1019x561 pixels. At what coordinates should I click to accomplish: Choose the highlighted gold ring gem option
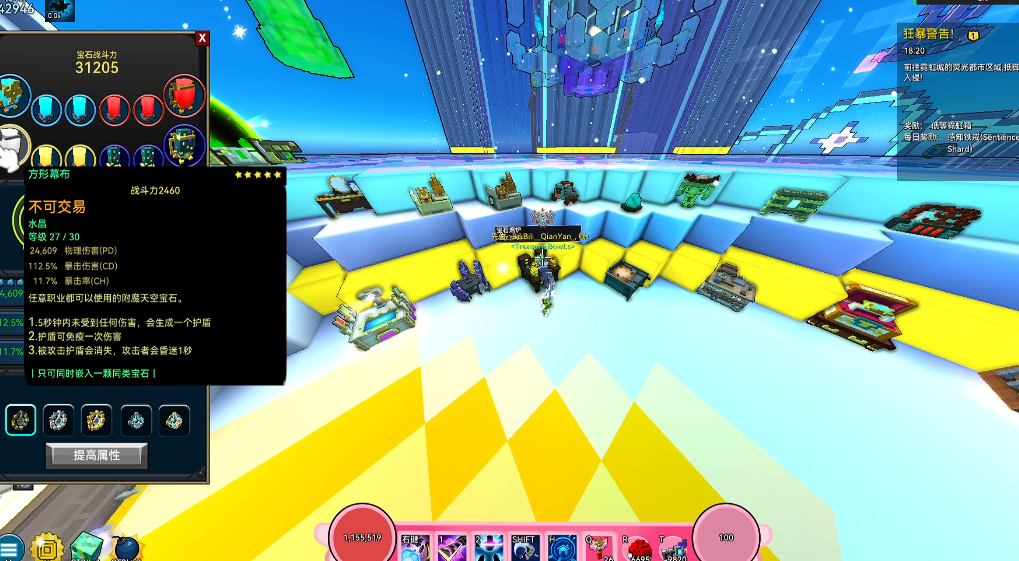click(20, 420)
